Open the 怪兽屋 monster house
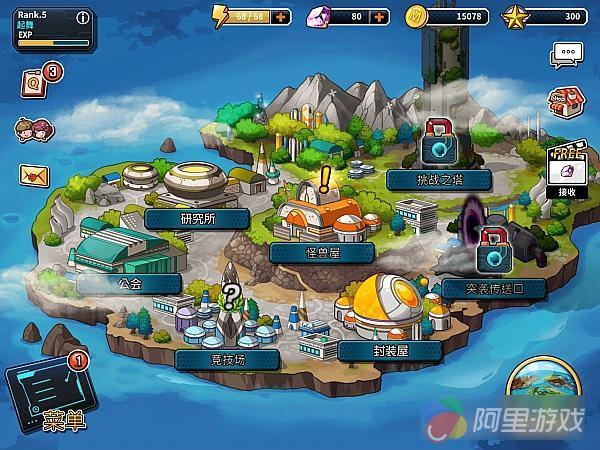 [x=320, y=252]
